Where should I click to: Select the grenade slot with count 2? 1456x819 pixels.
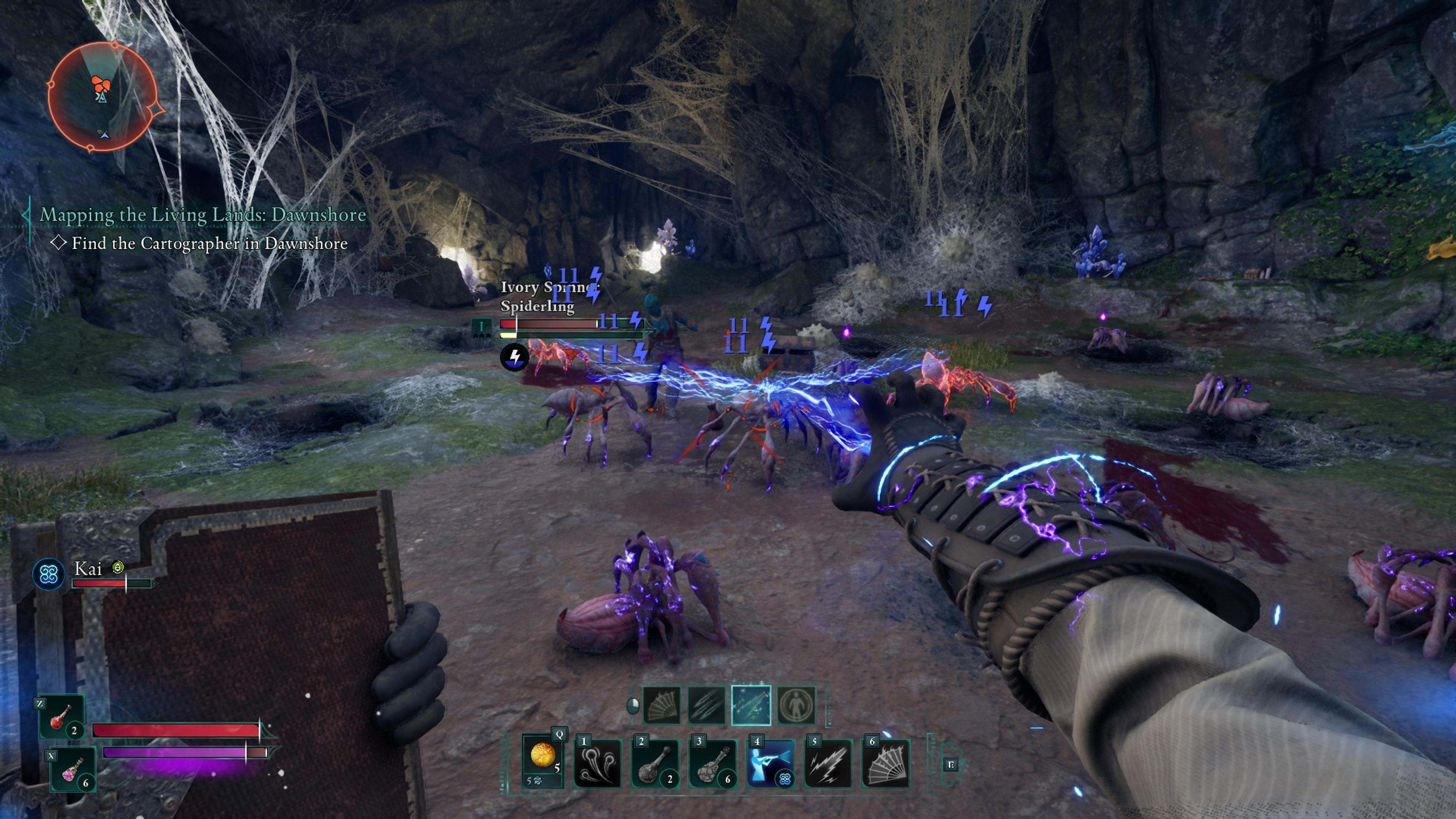655,764
